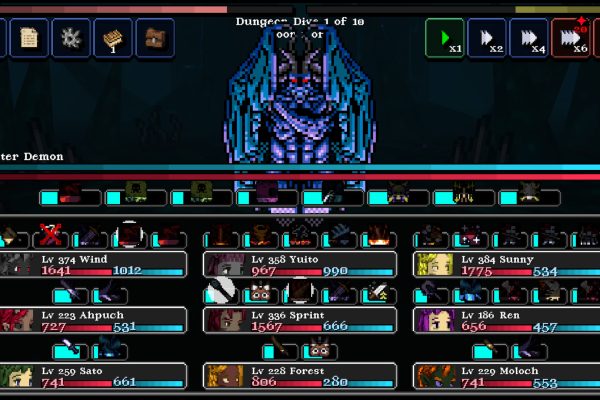Screen dimensions: 600x400
Task: Set battle speed to x1
Action: (444, 39)
